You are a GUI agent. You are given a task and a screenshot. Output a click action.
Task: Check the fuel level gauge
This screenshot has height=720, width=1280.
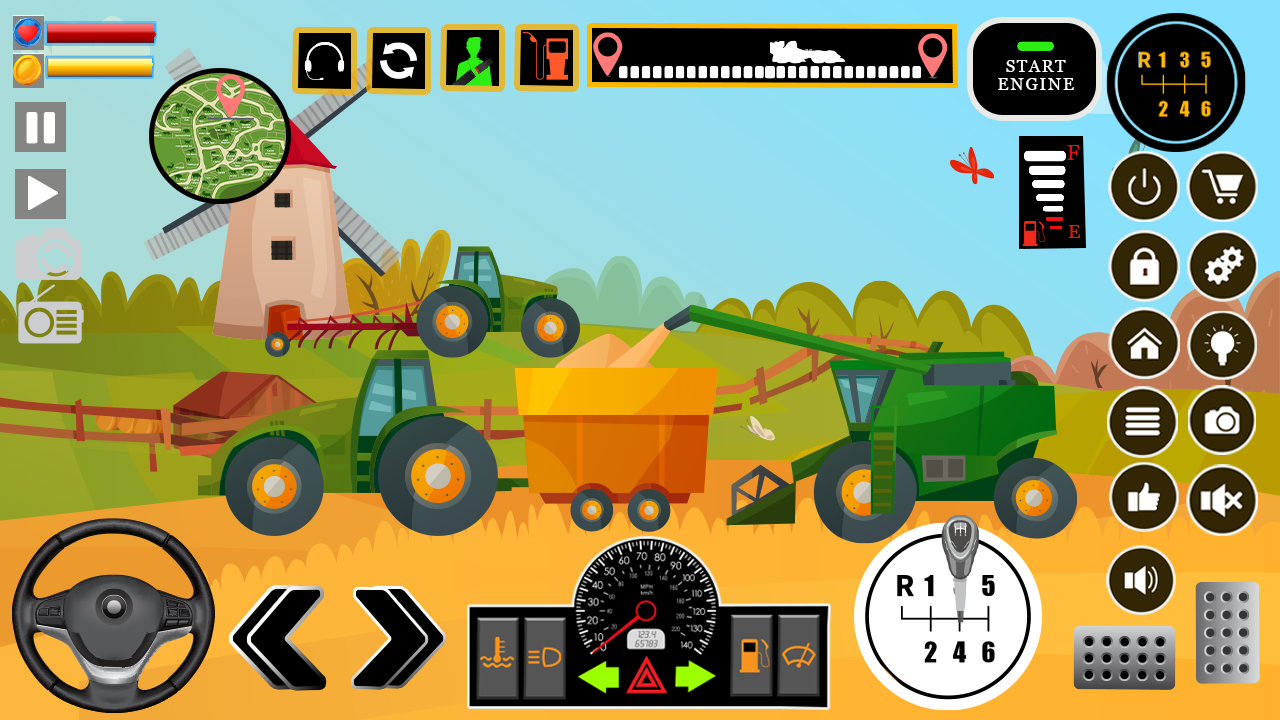click(1049, 190)
